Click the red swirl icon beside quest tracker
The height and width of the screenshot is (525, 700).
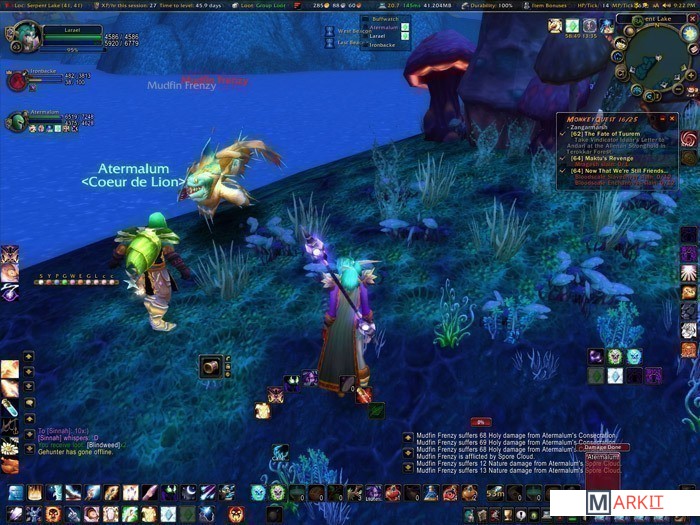688,138
